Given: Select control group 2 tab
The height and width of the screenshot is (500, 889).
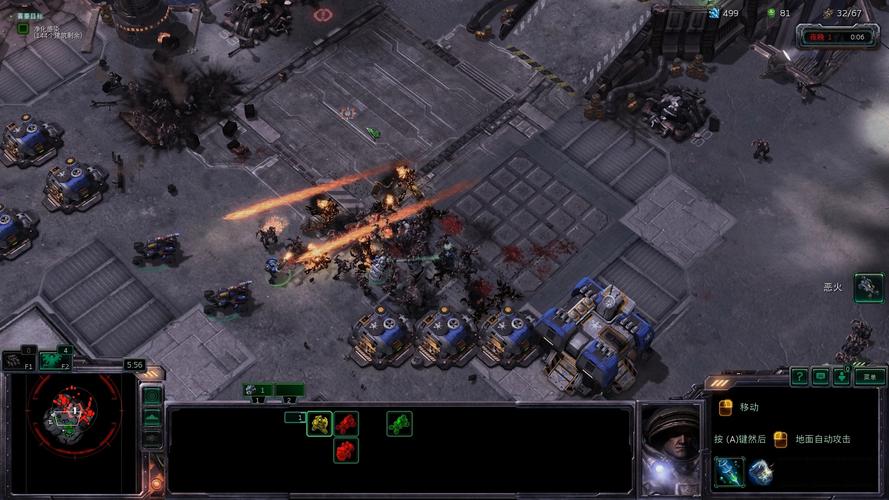Looking at the screenshot, I should [x=289, y=390].
